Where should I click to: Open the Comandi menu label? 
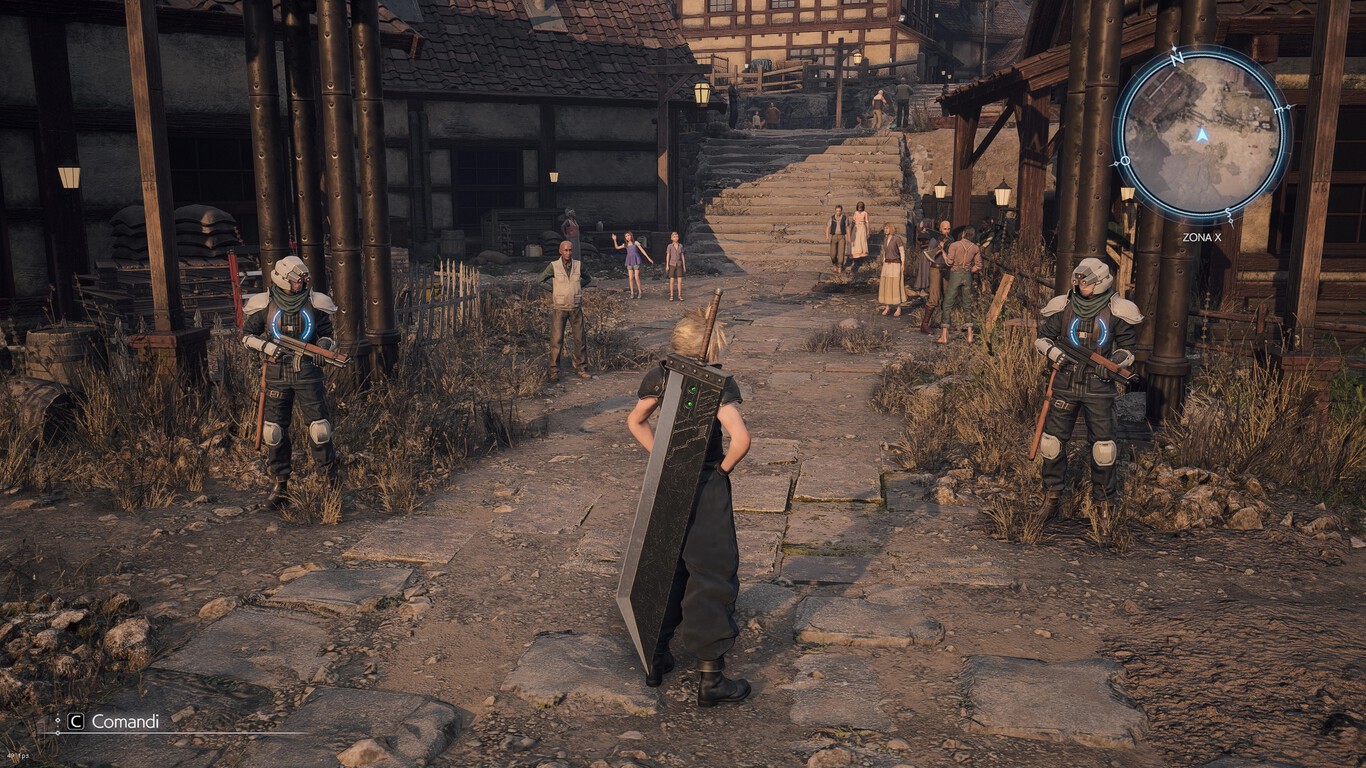(x=124, y=721)
